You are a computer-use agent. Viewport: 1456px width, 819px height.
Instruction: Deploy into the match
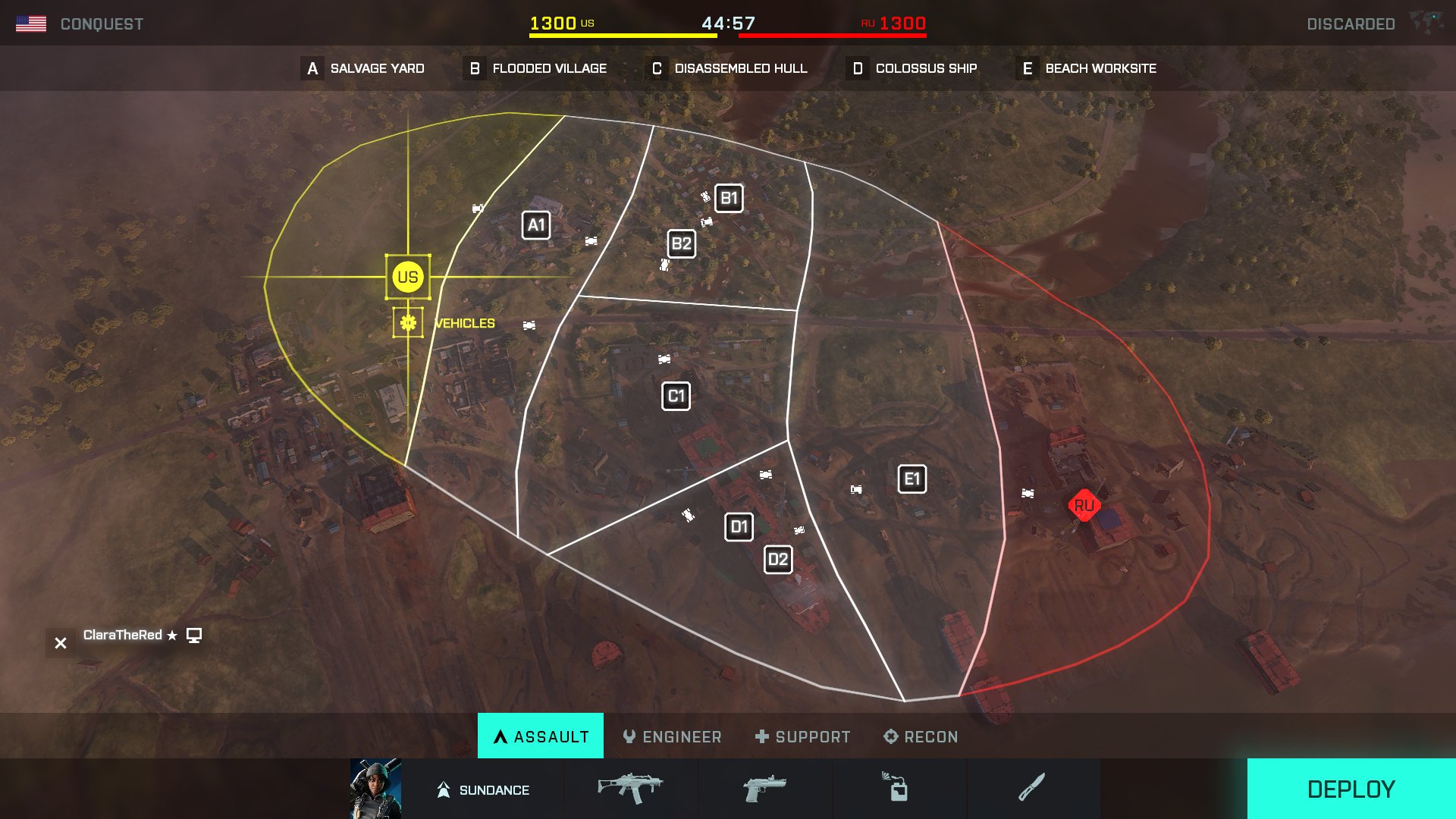point(1351,789)
